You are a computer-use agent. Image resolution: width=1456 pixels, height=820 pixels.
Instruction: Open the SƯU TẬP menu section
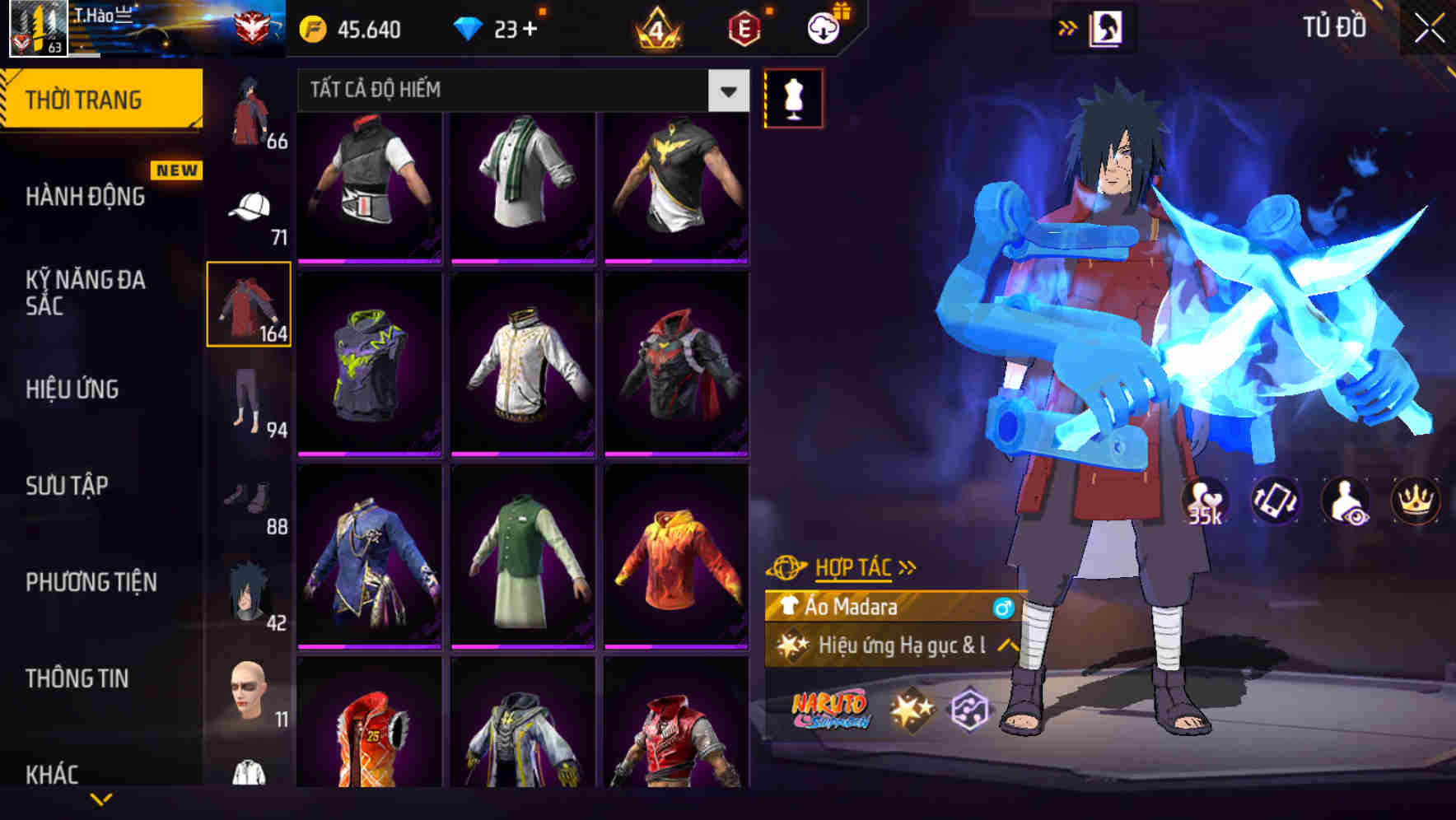tap(69, 486)
